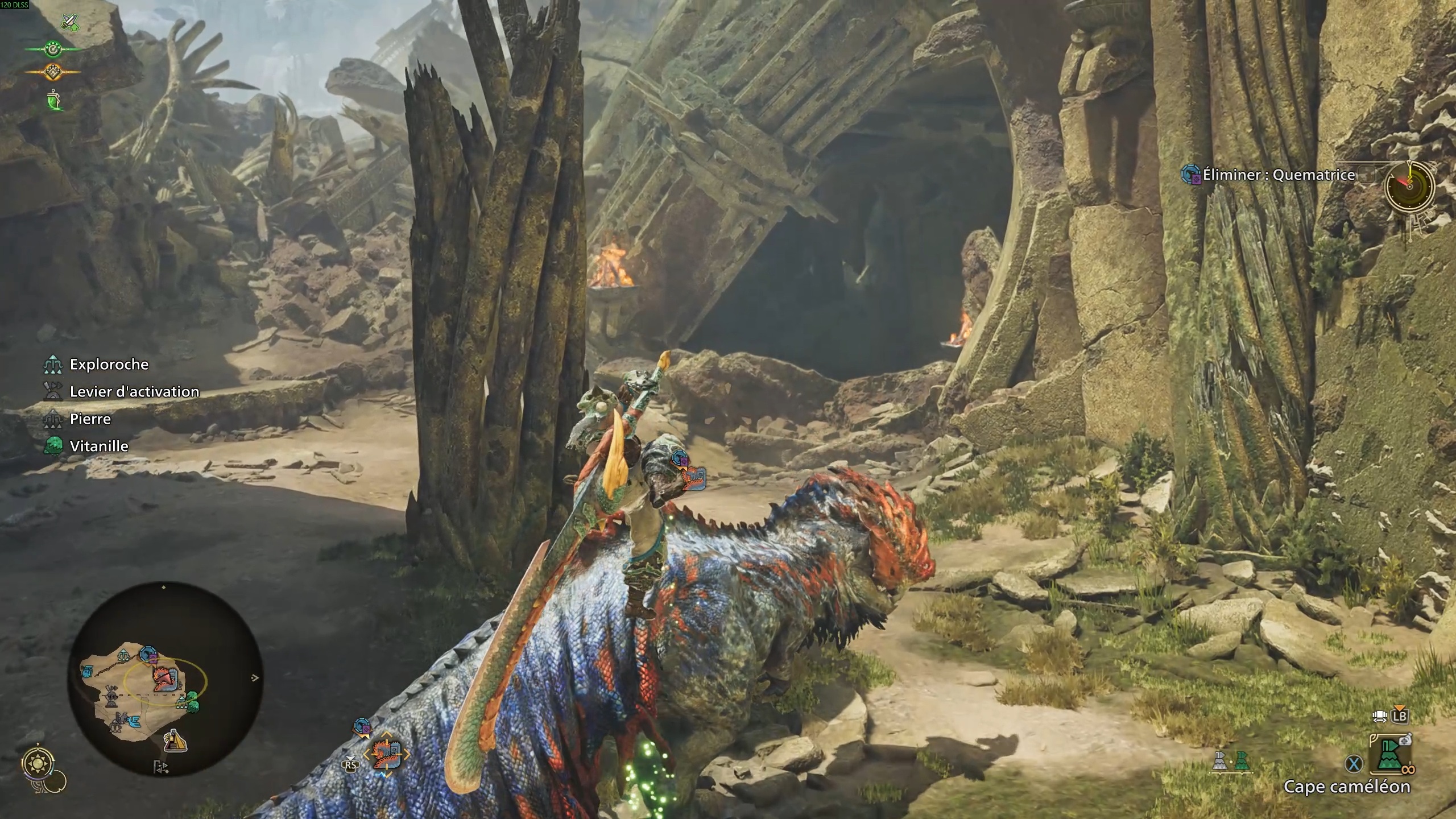Toggle the Cape caméléon with the X prompt

pos(1354,763)
